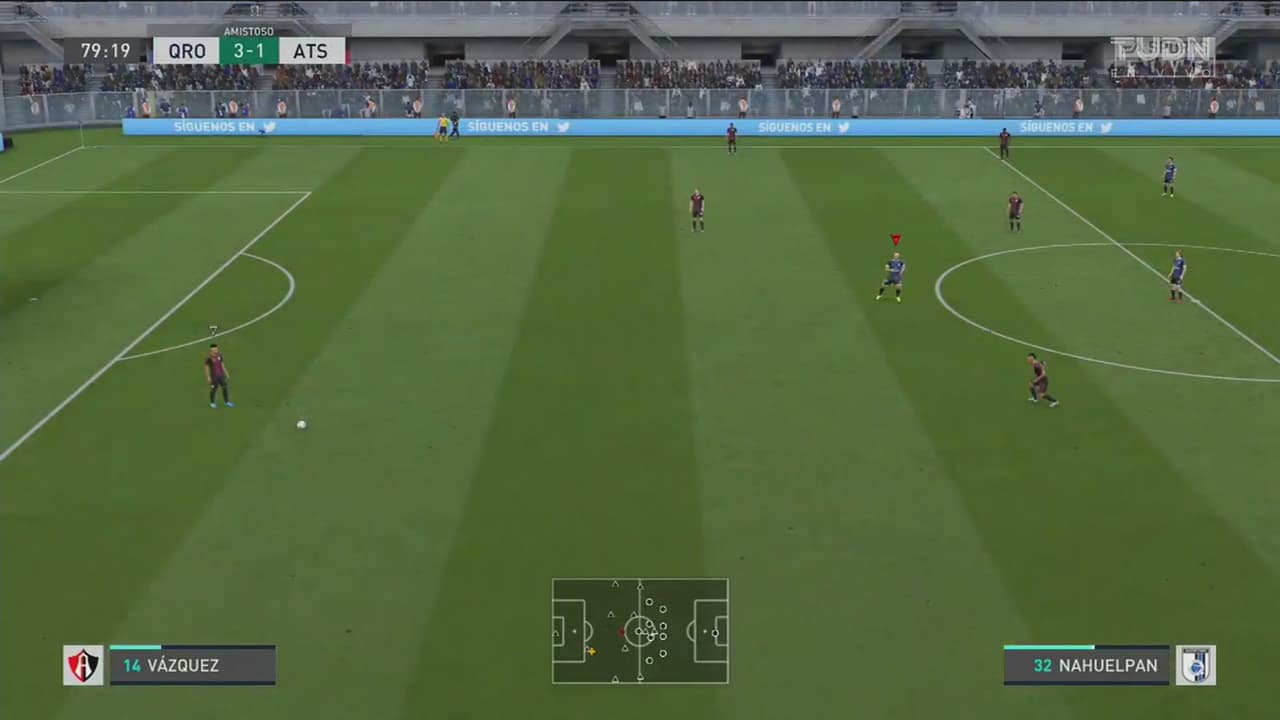Click the Atlas club crest icon

[x=83, y=665]
